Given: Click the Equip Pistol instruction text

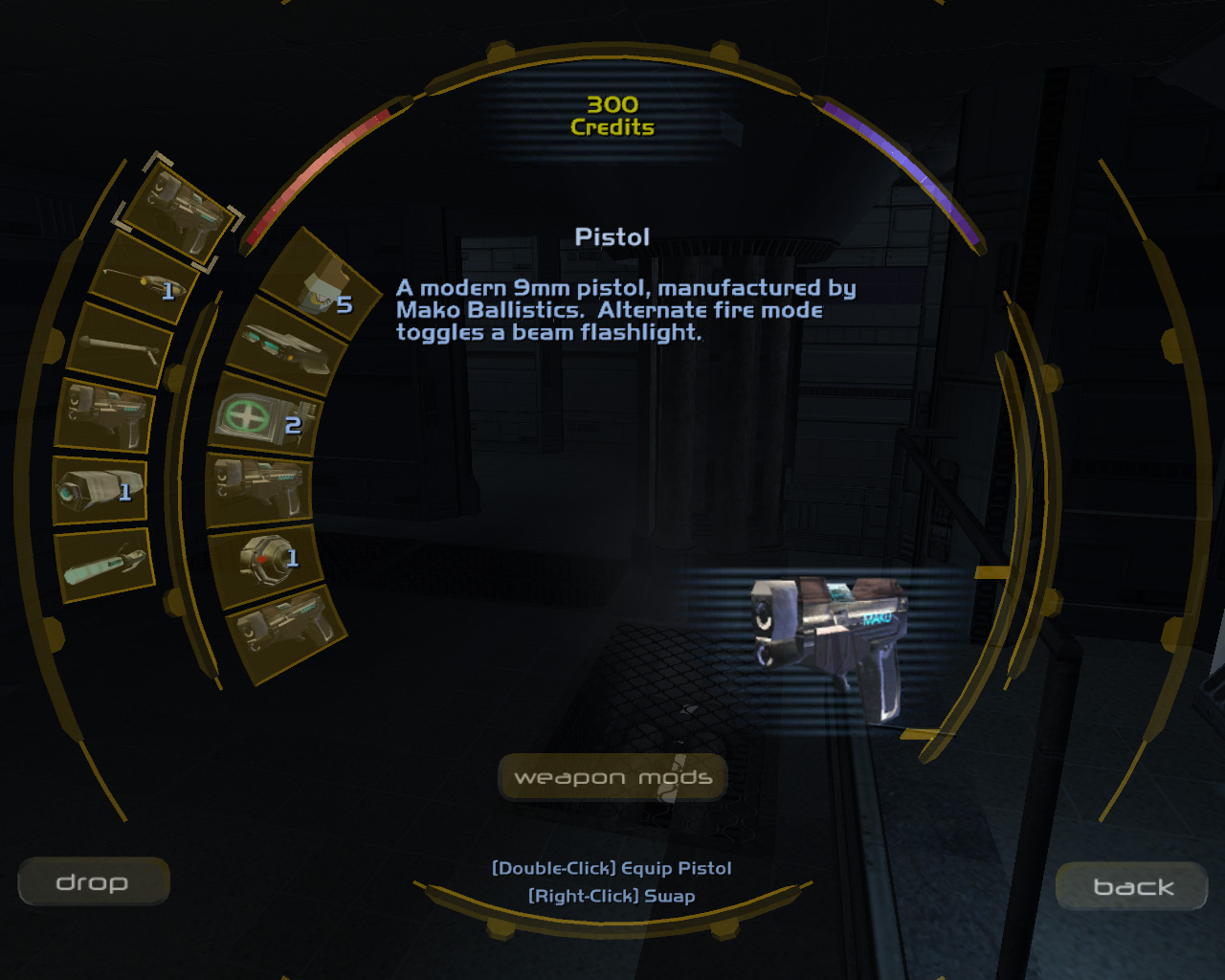Looking at the screenshot, I should pos(612,869).
